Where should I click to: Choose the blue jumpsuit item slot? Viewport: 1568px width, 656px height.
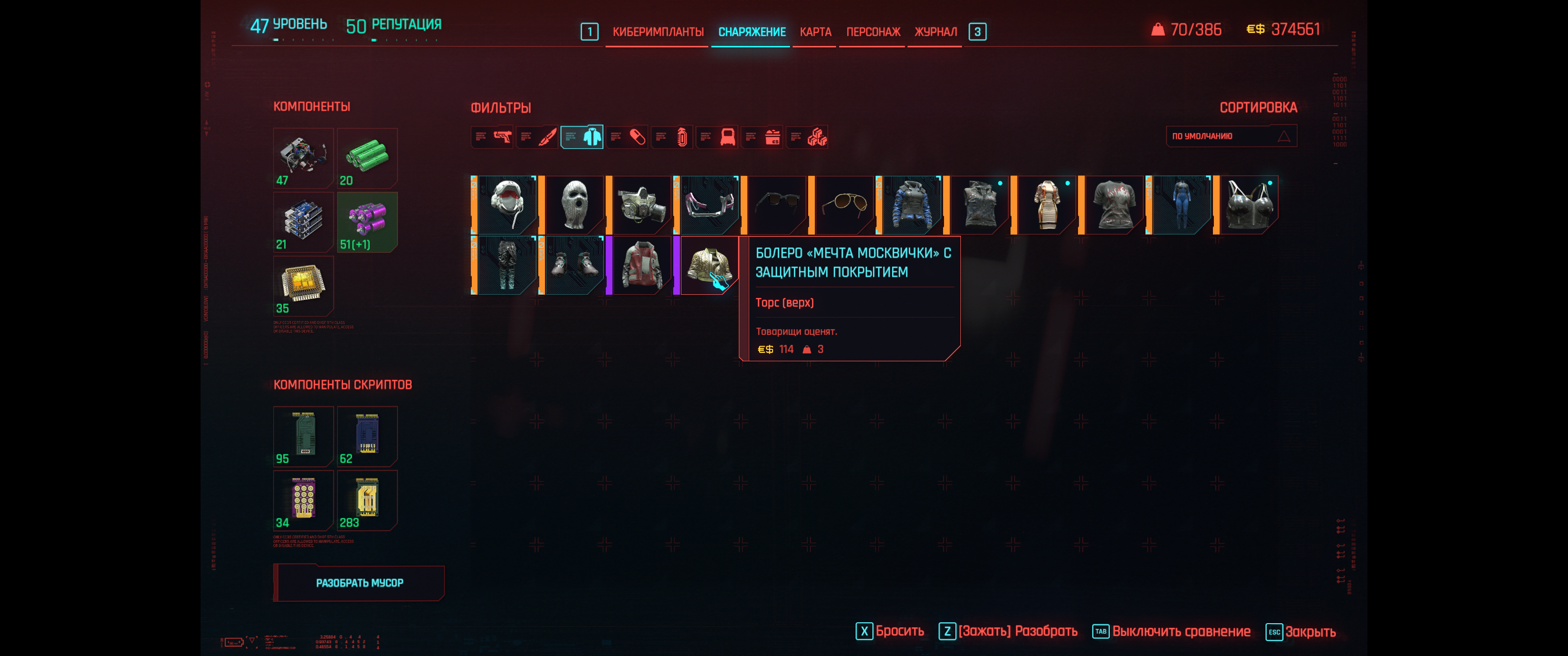[x=1181, y=205]
